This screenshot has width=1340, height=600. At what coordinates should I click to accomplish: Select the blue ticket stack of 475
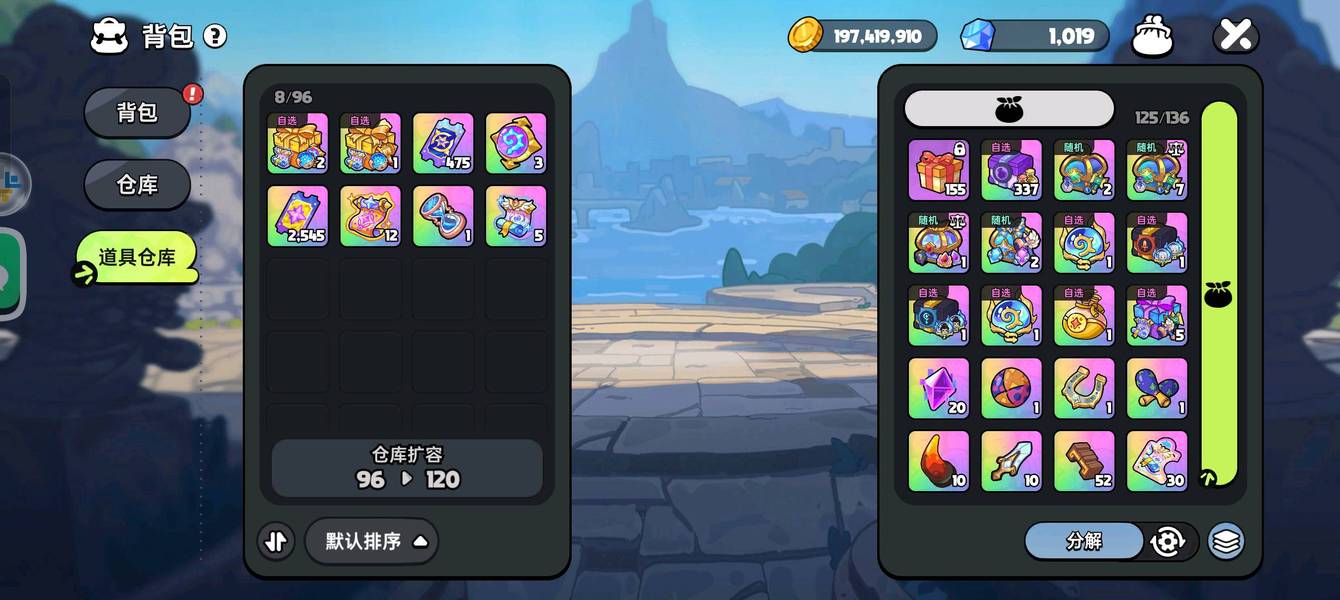coord(443,143)
